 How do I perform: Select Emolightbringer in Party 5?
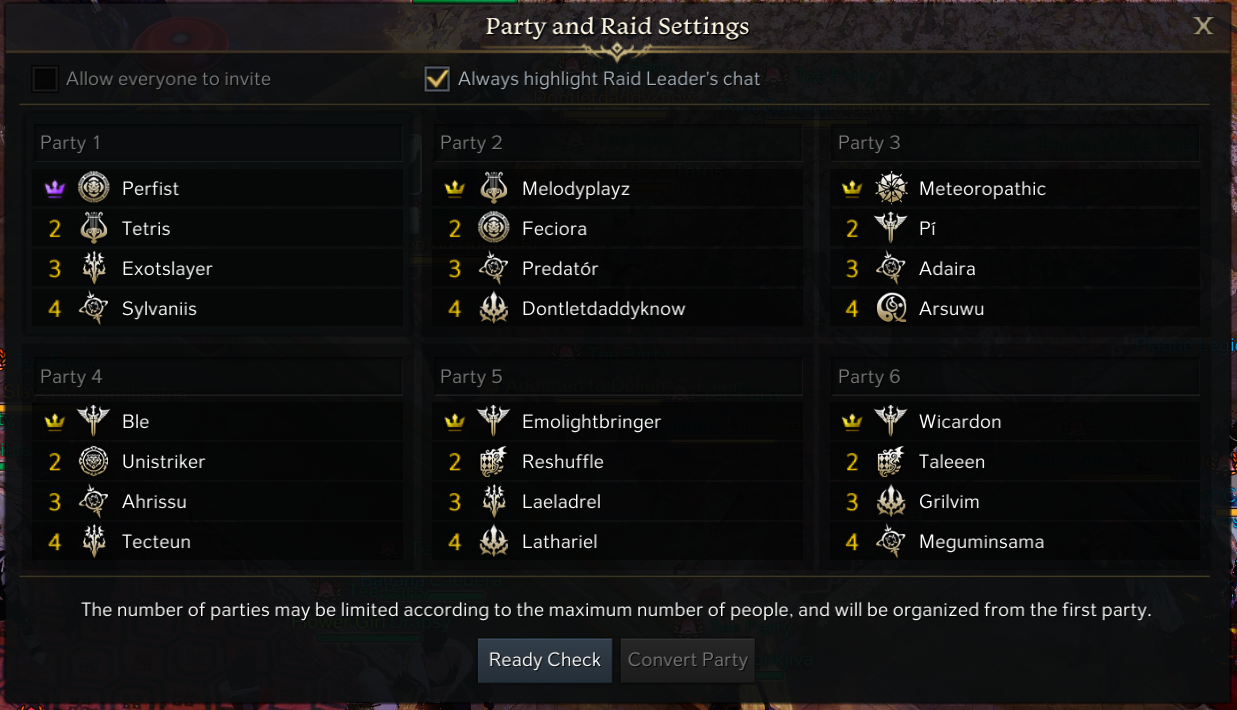591,422
